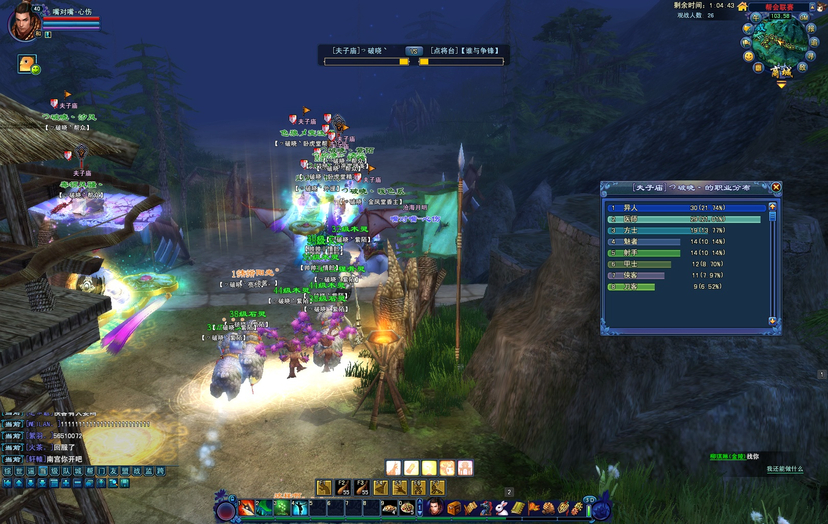This screenshot has height=524, width=828.
Task: Close the 职业分布 class distribution panel
Action: click(776, 187)
